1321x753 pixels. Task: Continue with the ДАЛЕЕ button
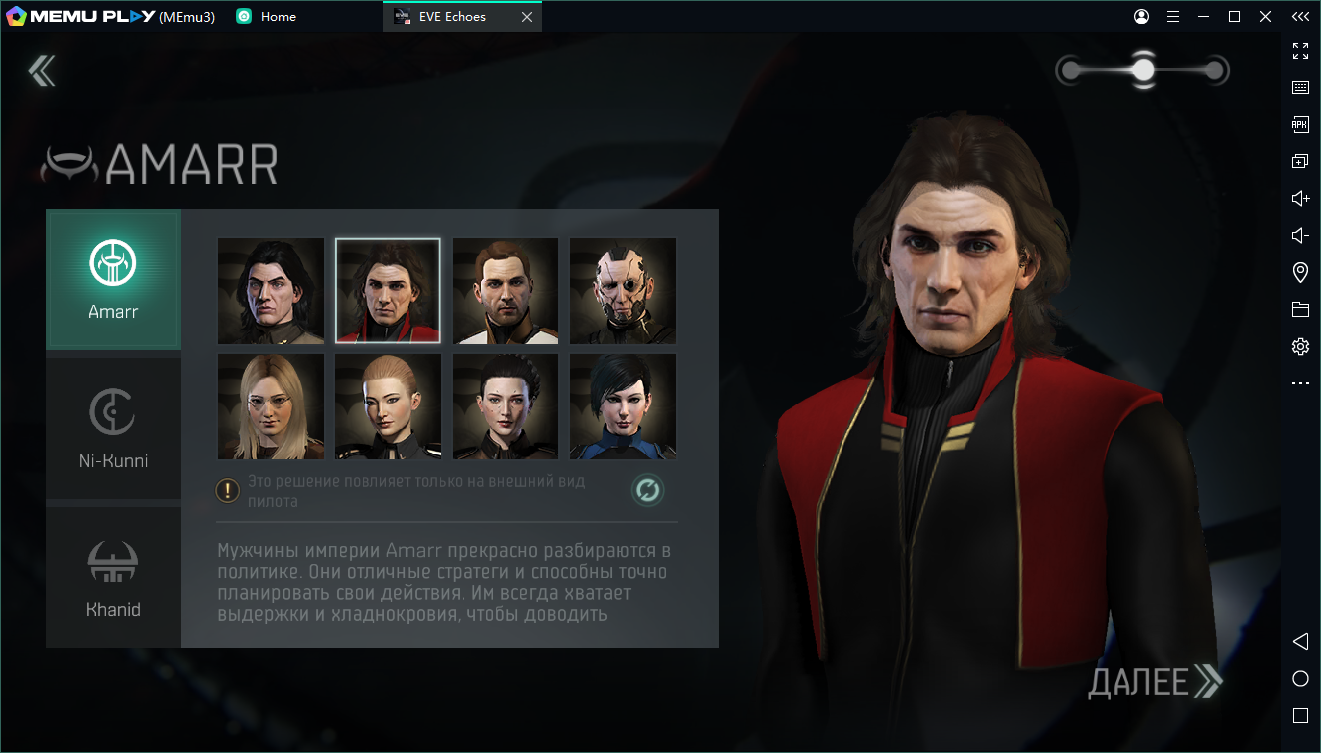(1155, 682)
